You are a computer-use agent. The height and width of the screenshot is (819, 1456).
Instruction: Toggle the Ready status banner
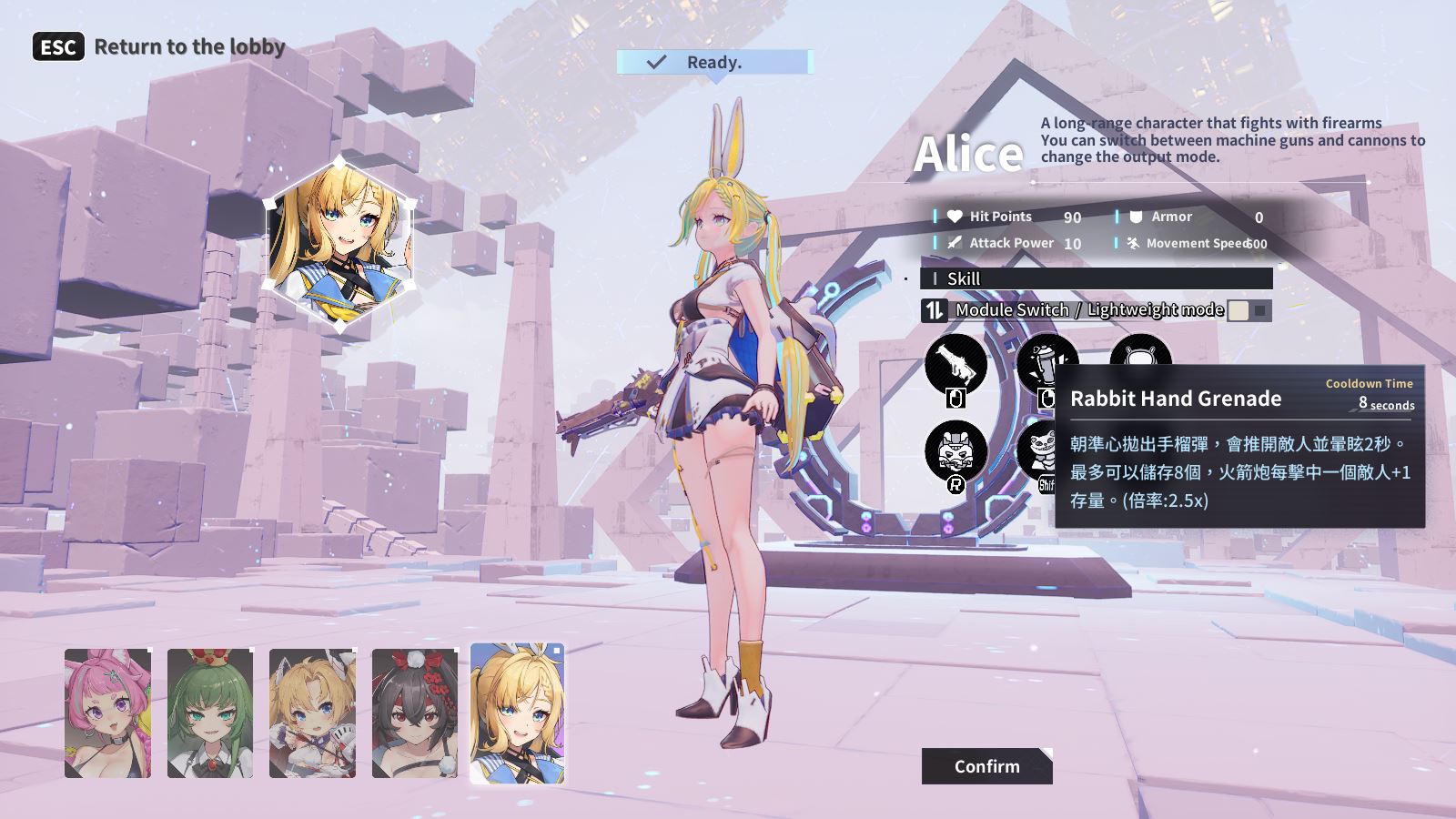[x=713, y=62]
